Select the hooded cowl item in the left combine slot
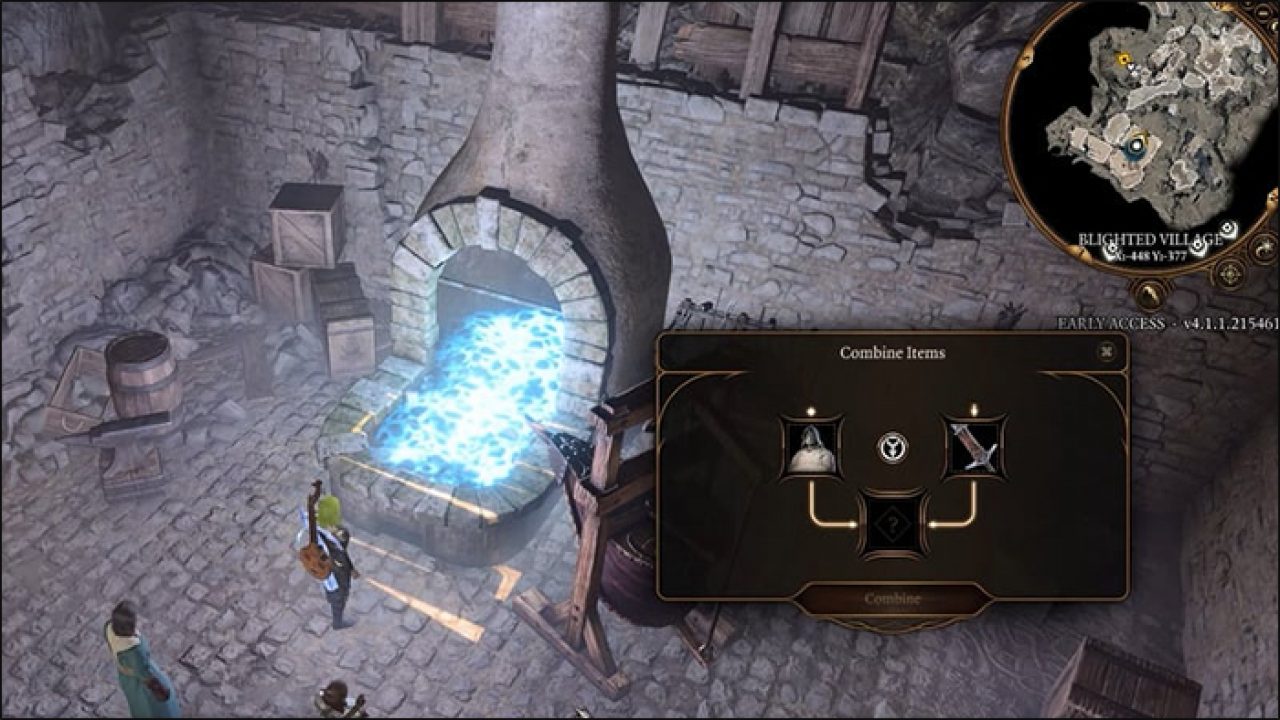The image size is (1280, 720). point(811,448)
